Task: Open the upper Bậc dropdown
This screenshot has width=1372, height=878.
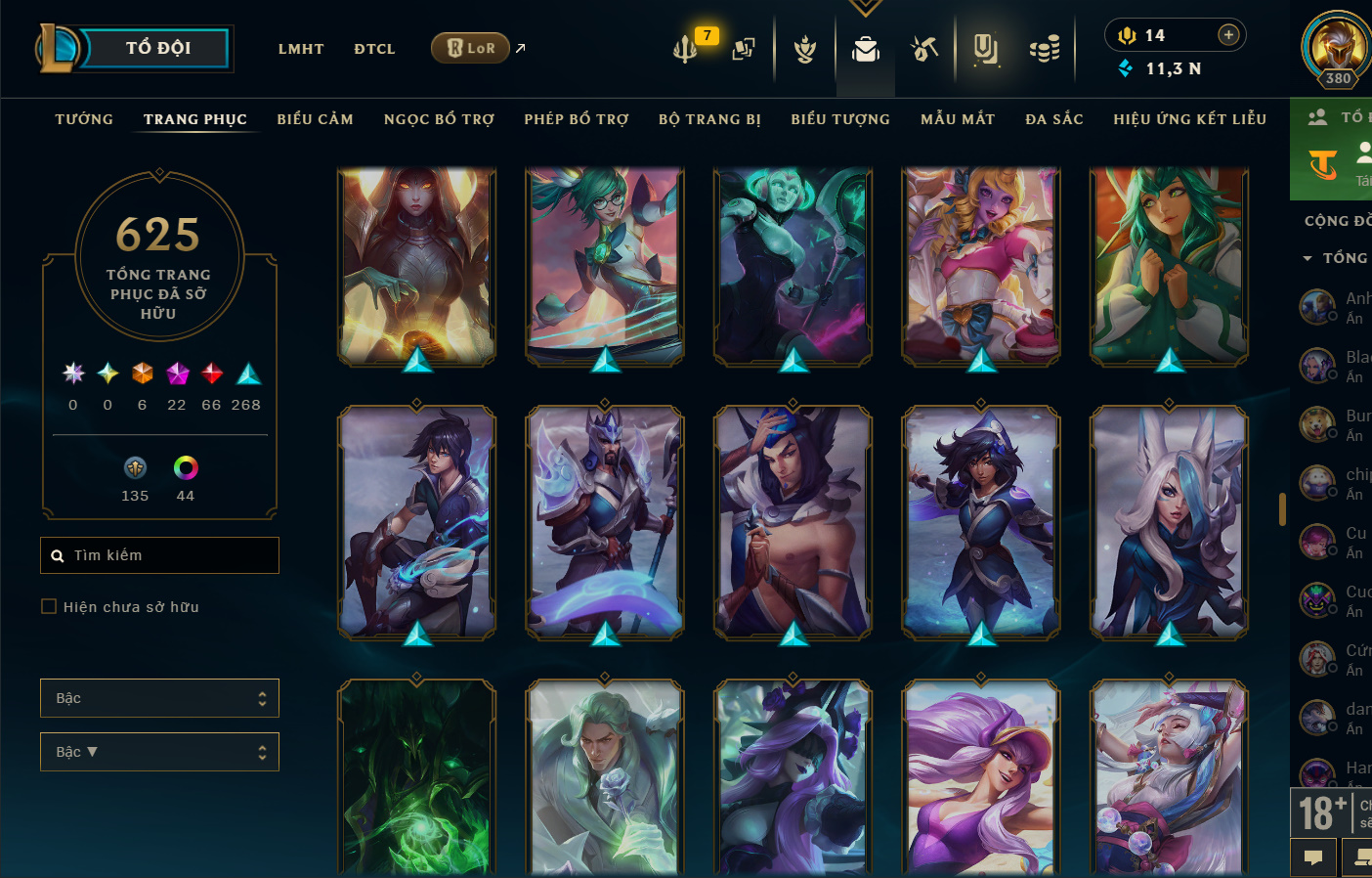Action: pyautogui.click(x=159, y=698)
